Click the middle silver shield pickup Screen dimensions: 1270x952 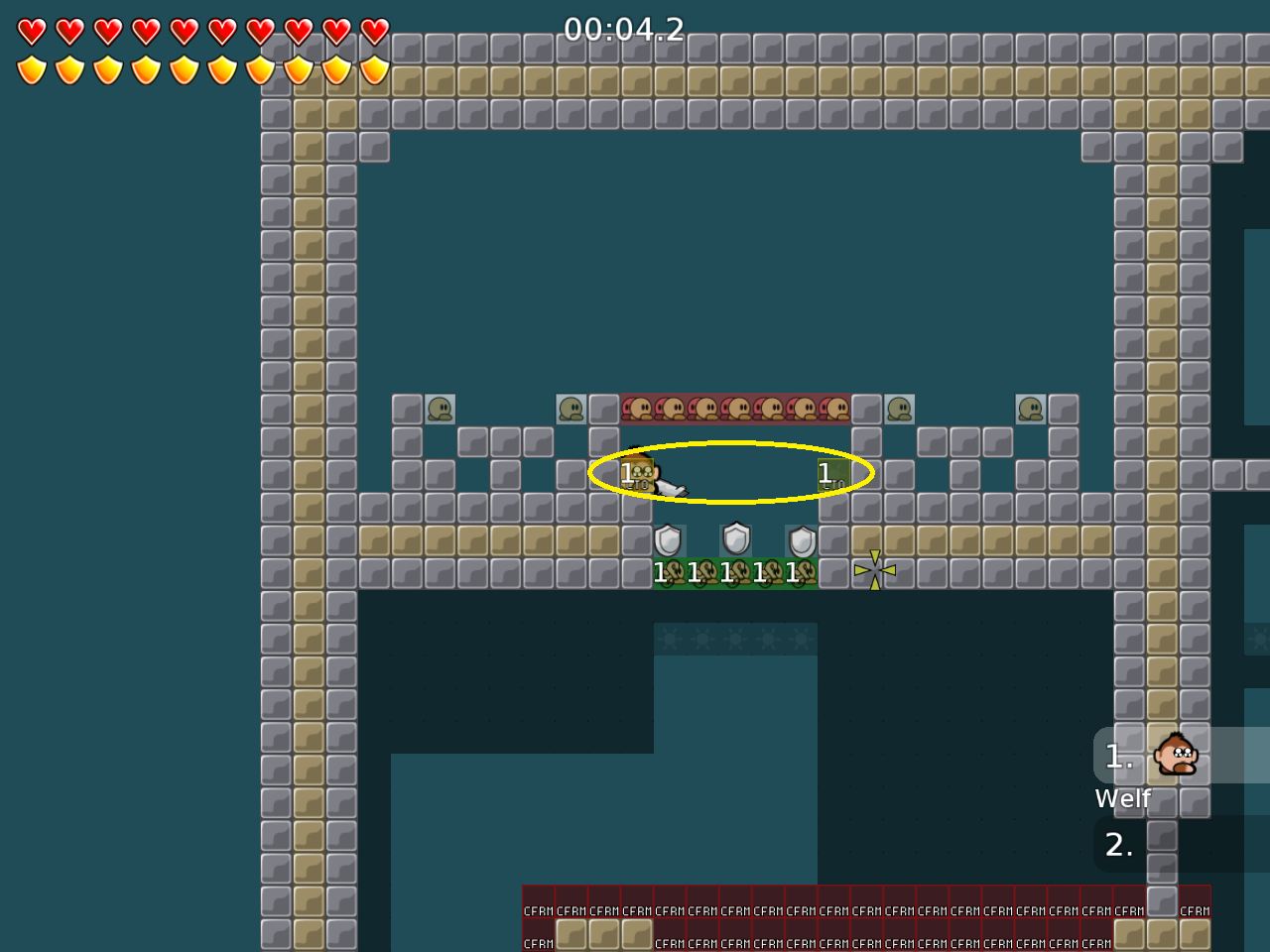point(734,540)
